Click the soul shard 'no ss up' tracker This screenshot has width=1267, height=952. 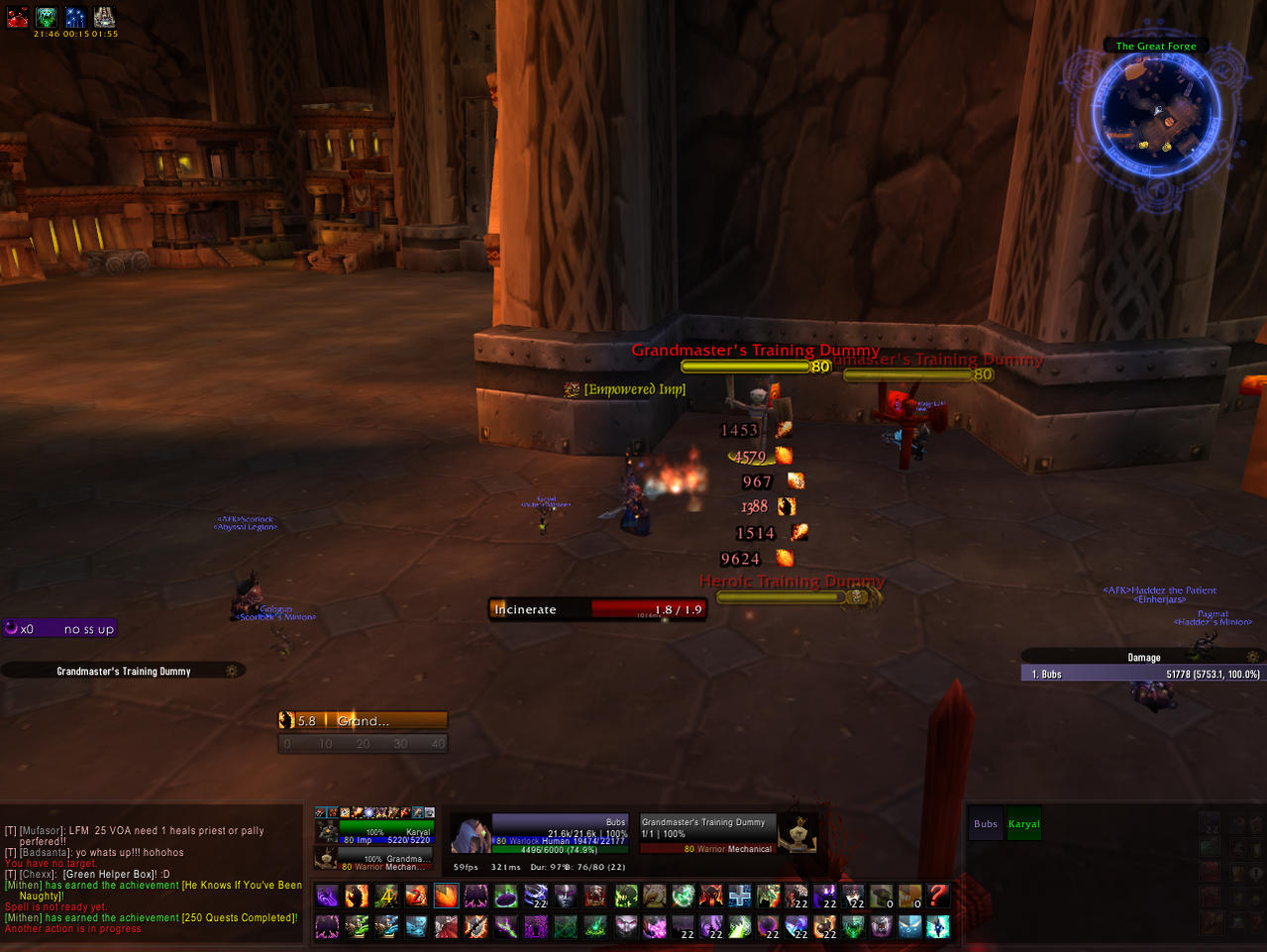click(60, 629)
